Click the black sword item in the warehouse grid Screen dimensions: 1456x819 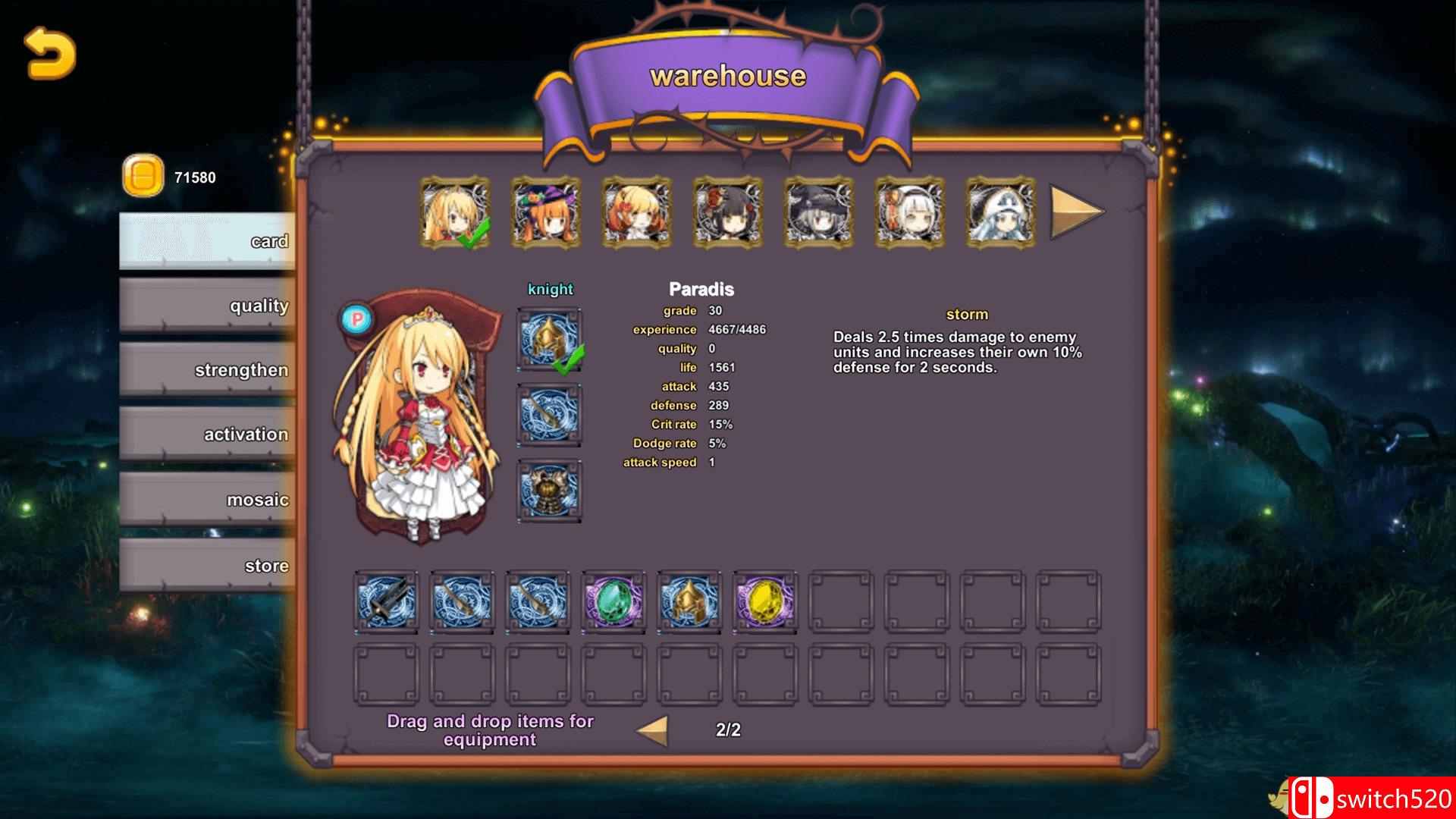point(387,601)
